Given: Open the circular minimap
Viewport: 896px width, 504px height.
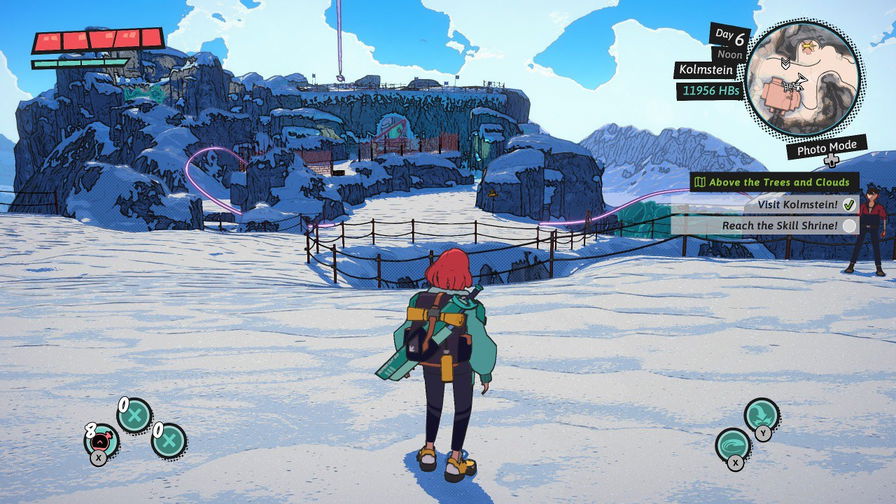Looking at the screenshot, I should [x=803, y=78].
